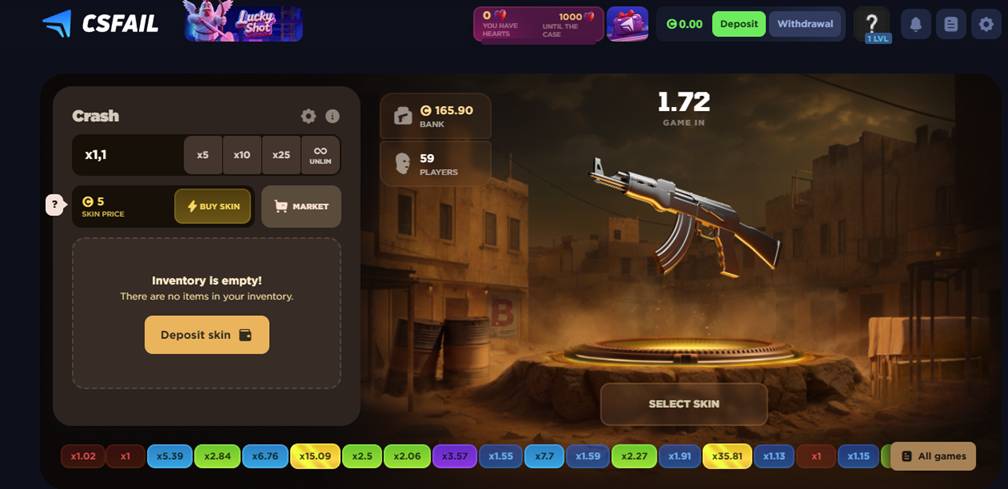
Task: Open the Lucky Shot promo banner
Action: click(x=243, y=22)
